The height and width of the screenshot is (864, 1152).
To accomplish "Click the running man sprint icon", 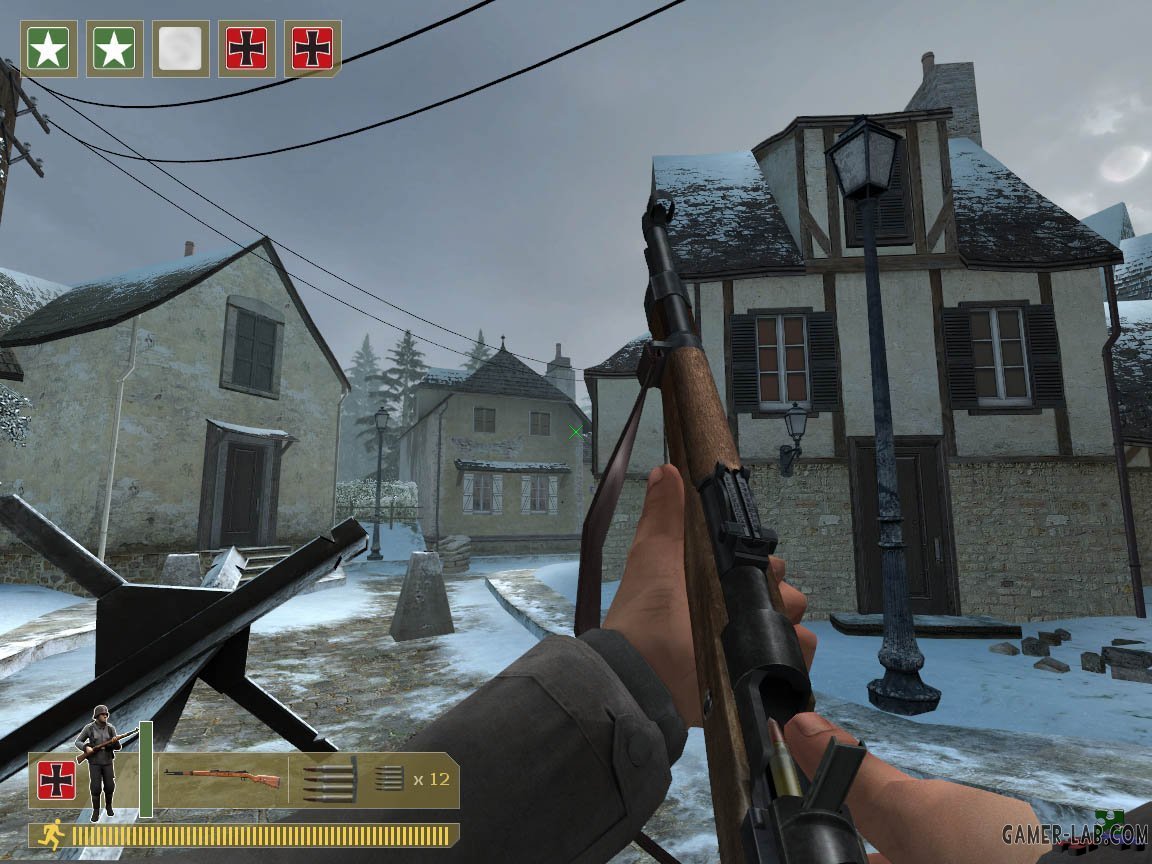I will tap(49, 835).
